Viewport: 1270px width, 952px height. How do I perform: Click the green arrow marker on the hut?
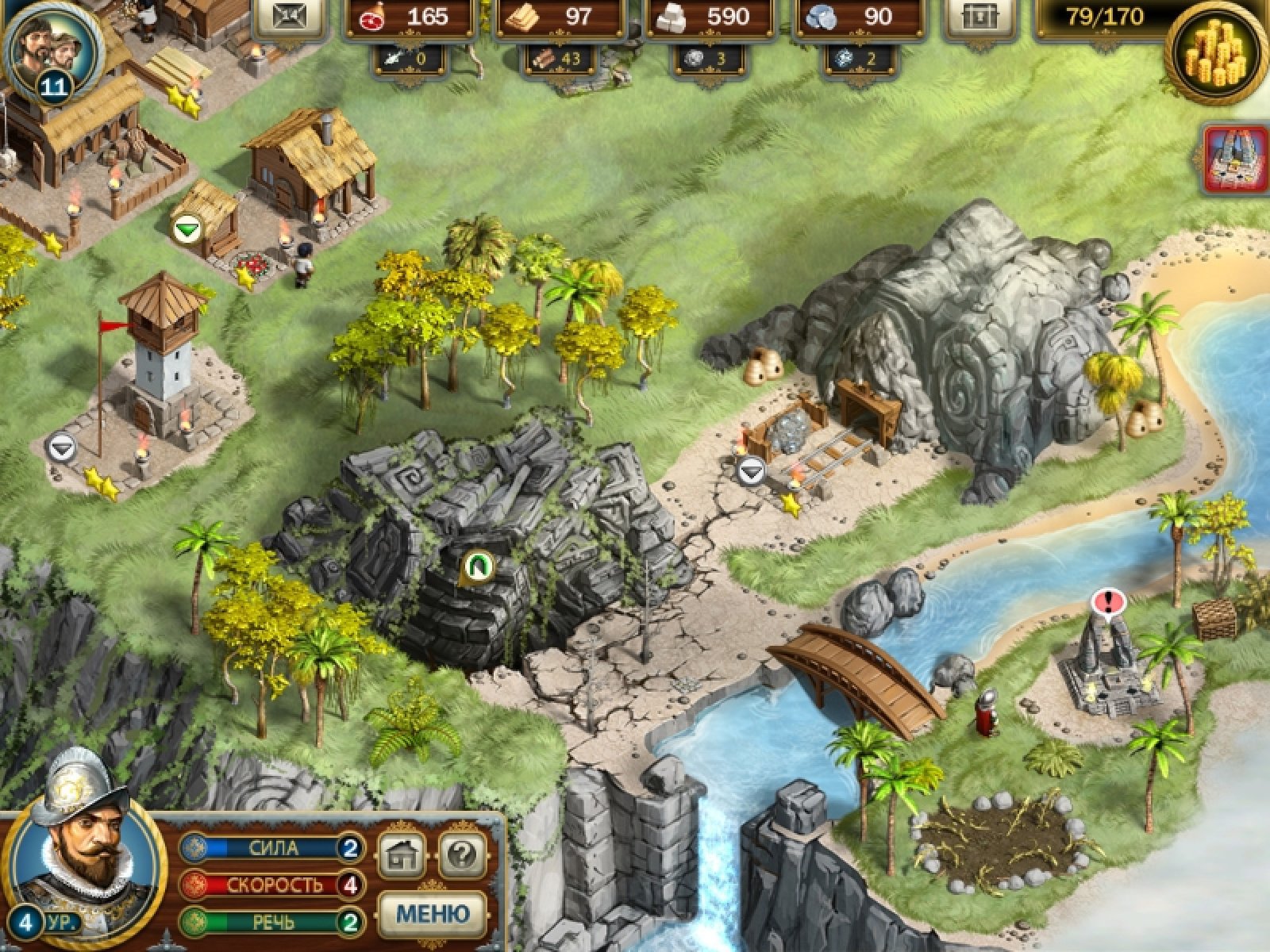coord(187,229)
